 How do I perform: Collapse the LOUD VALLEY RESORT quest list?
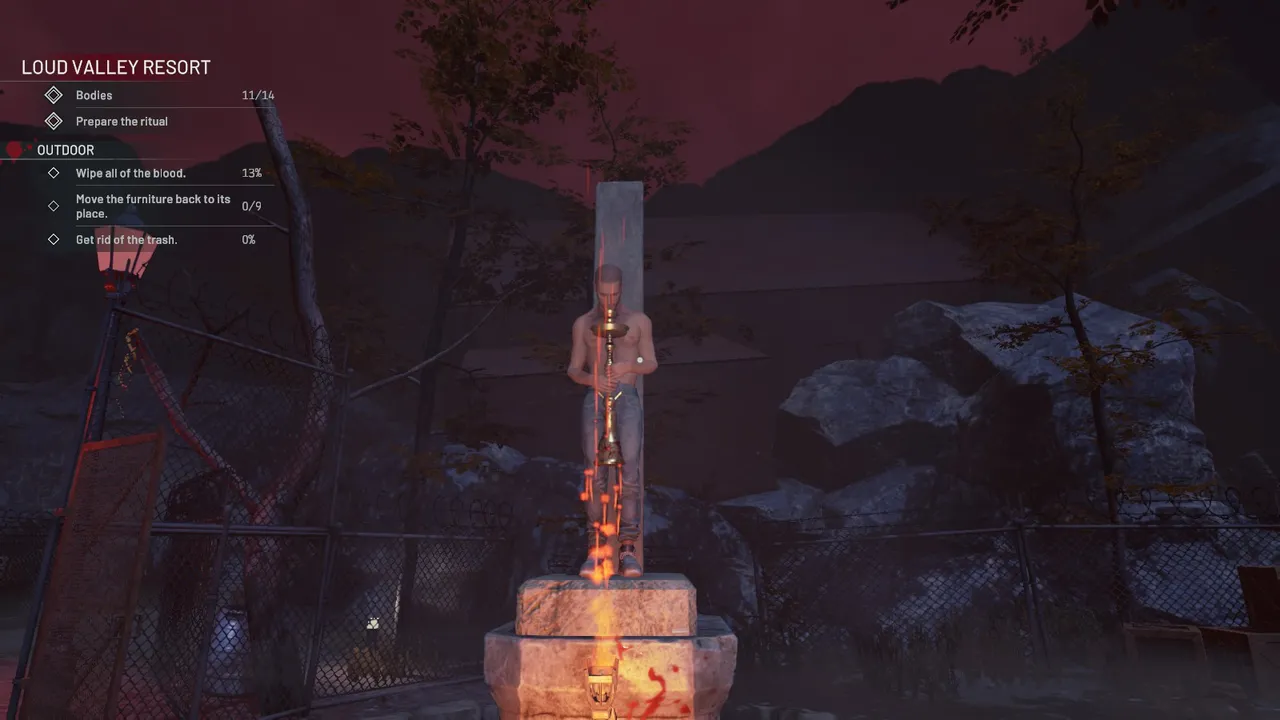(x=115, y=67)
